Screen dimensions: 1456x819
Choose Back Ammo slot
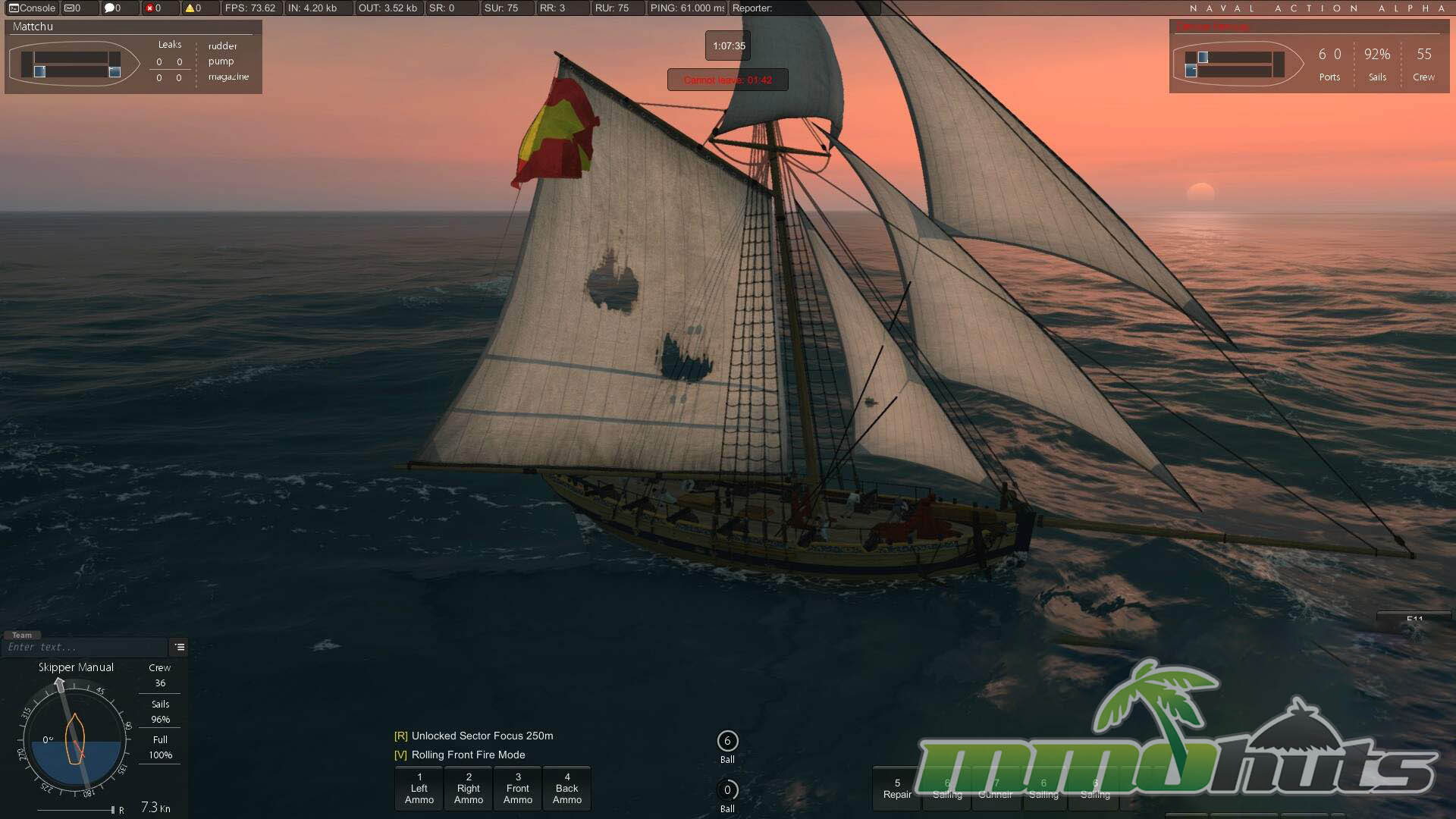(x=567, y=789)
